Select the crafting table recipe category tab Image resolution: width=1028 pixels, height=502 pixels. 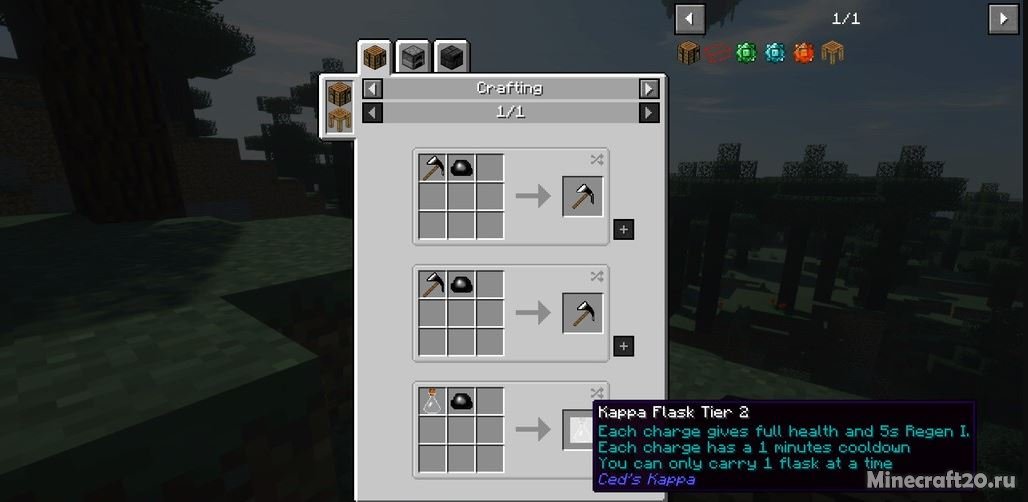[373, 57]
